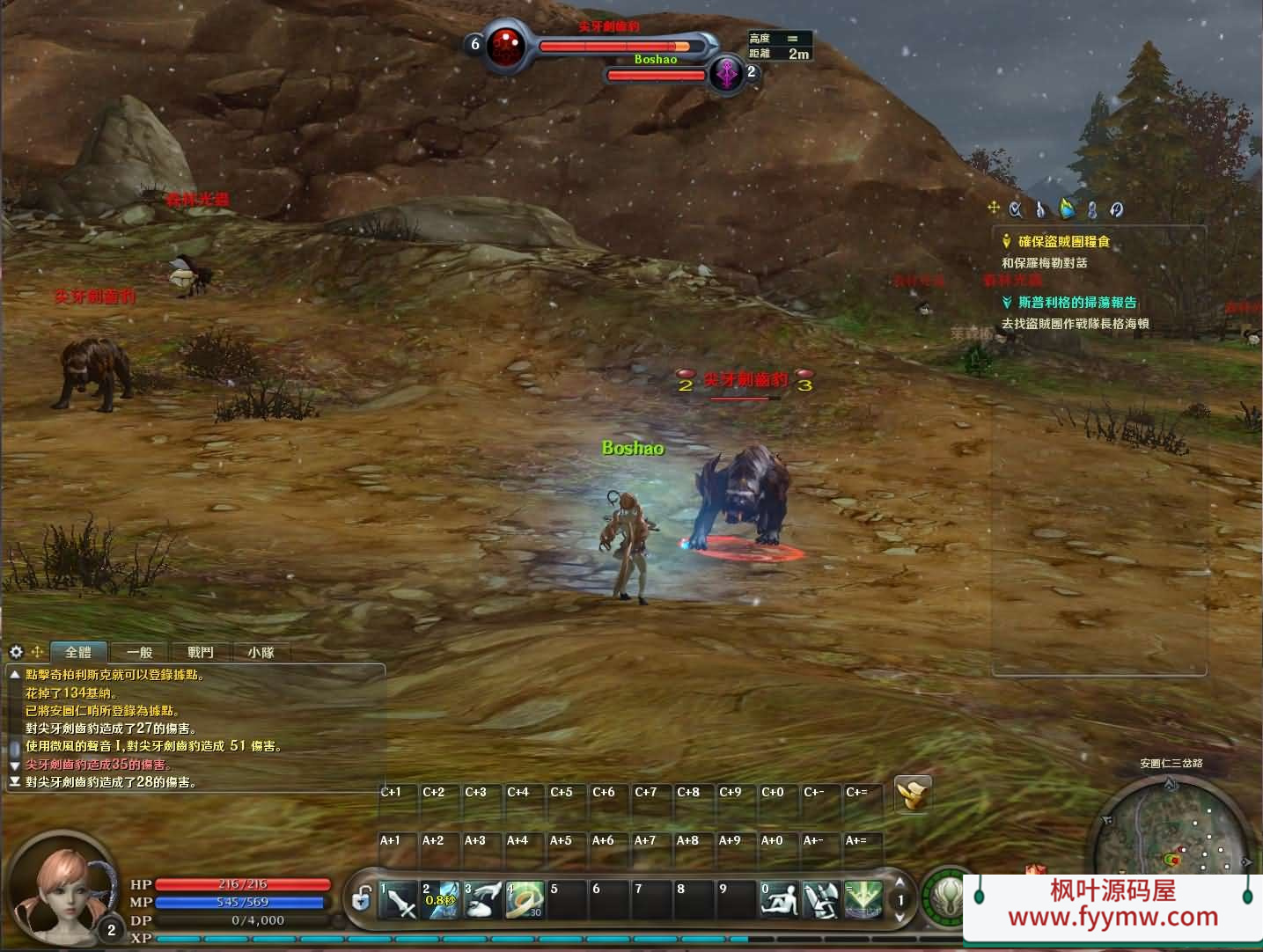The height and width of the screenshot is (952, 1263).
Task: Activate the skill cooling down in hotbar slot 2
Action: click(442, 899)
